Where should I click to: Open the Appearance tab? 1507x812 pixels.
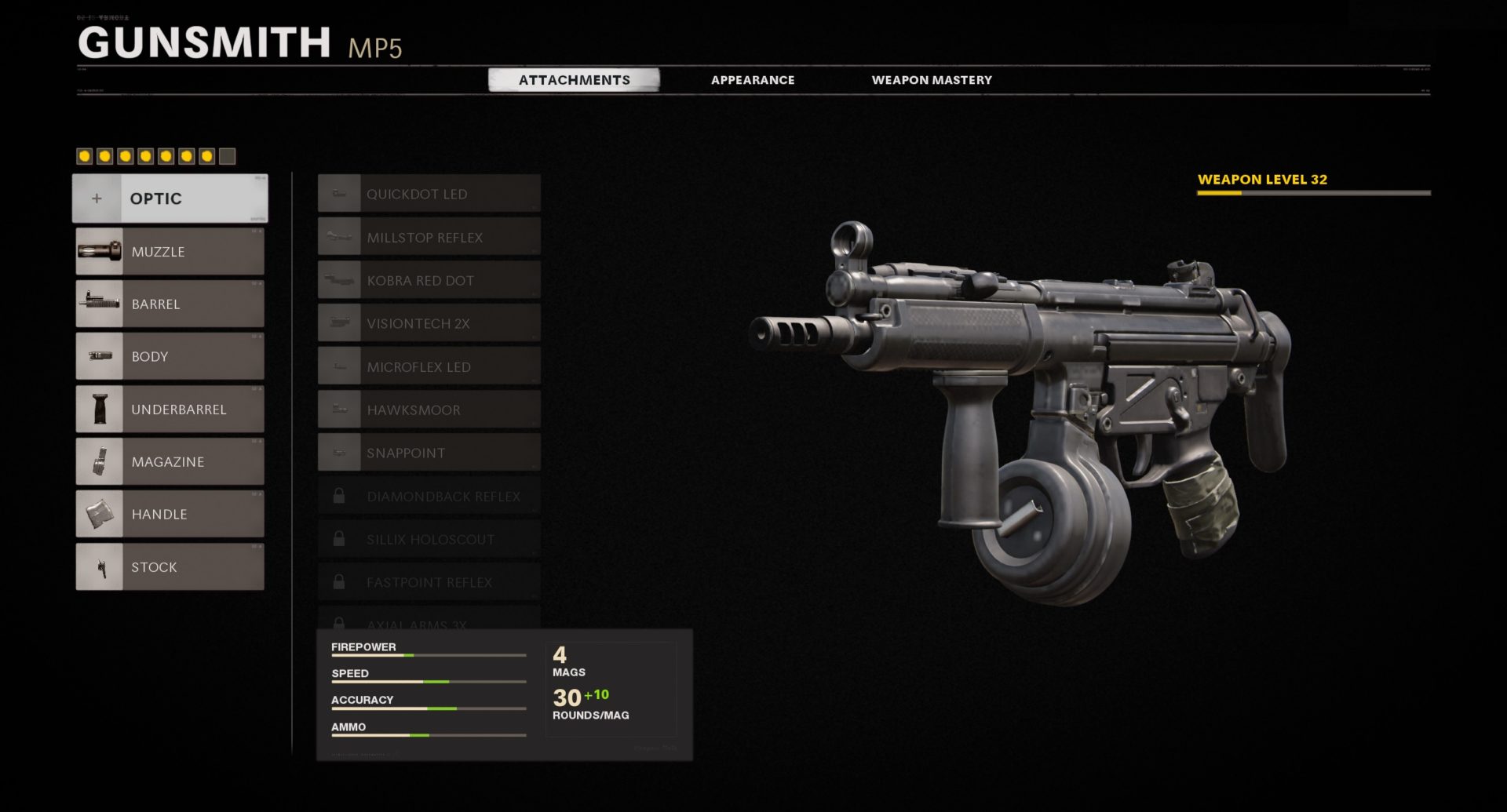[752, 80]
